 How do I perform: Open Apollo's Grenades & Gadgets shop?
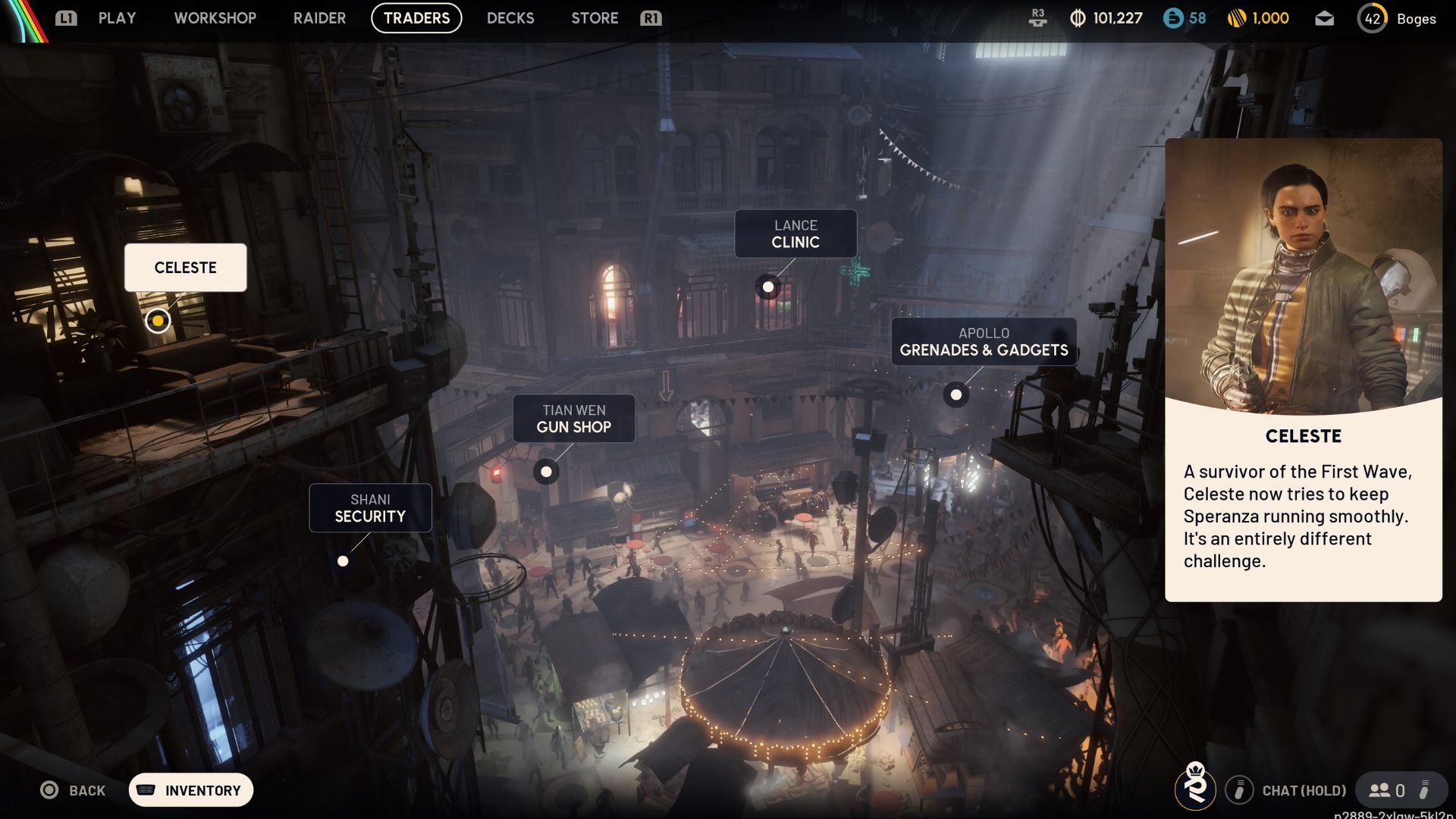tap(984, 342)
